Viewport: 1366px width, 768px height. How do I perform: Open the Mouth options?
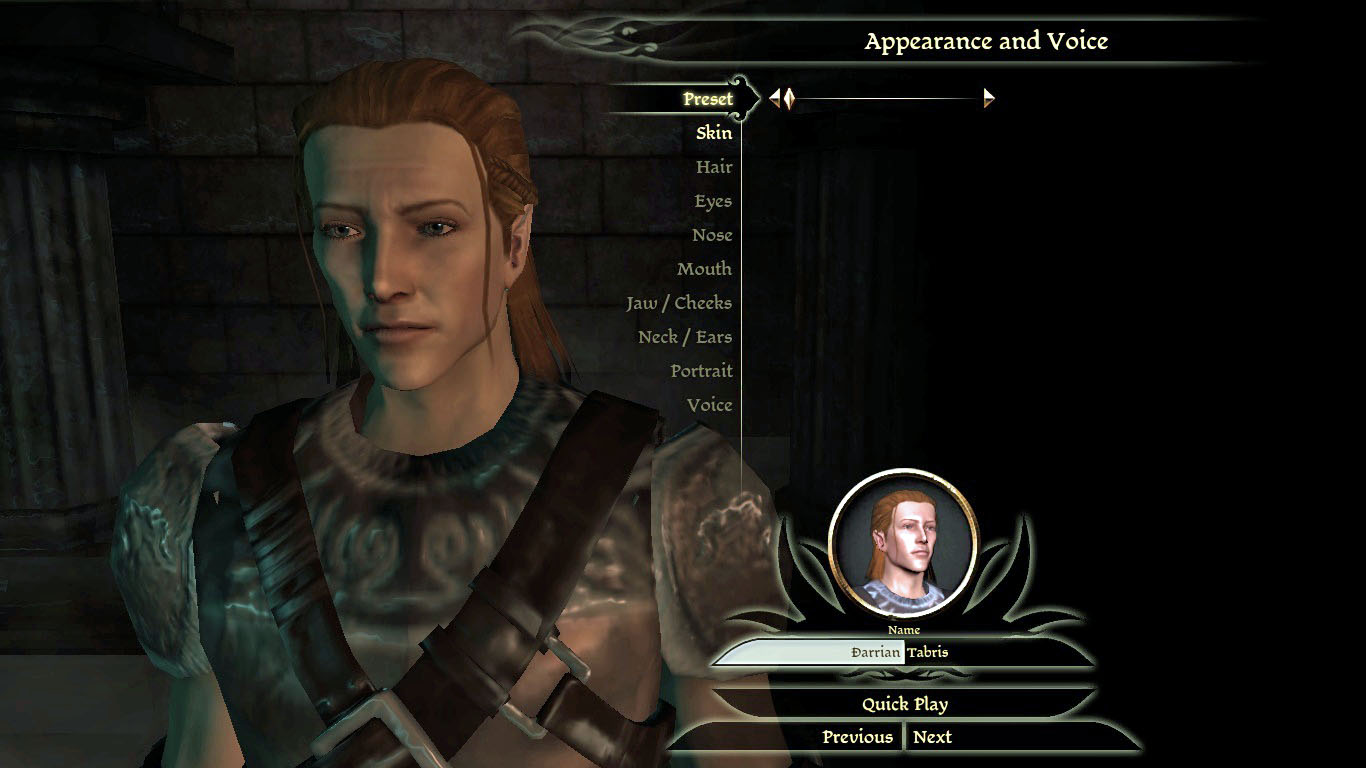pyautogui.click(x=704, y=269)
